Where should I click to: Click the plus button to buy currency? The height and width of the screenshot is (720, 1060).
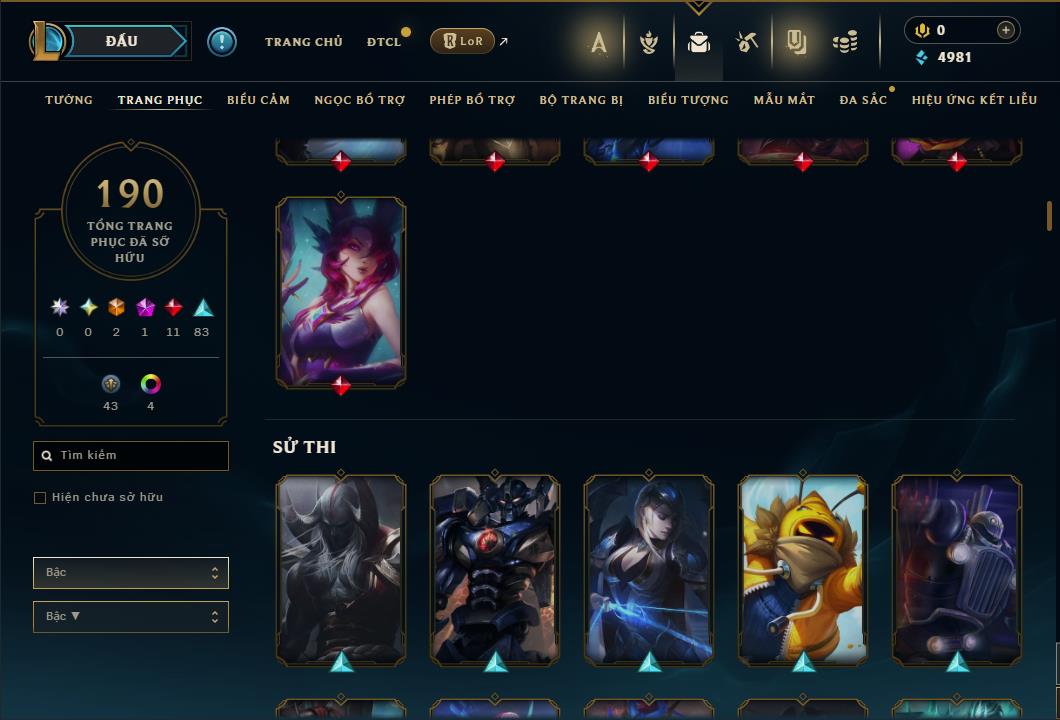(x=1005, y=30)
